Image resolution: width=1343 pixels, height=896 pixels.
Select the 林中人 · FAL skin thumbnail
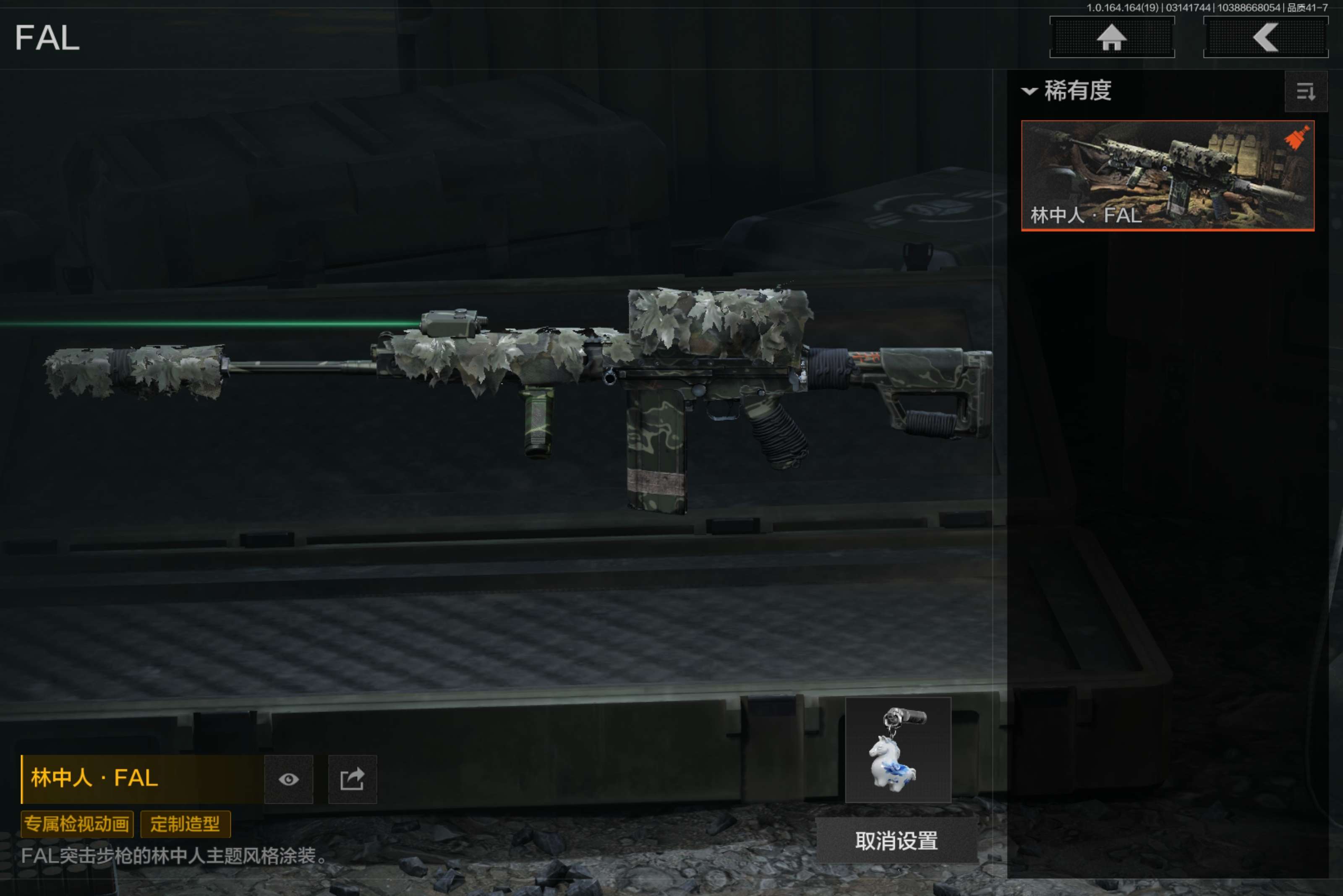pyautogui.click(x=1167, y=175)
